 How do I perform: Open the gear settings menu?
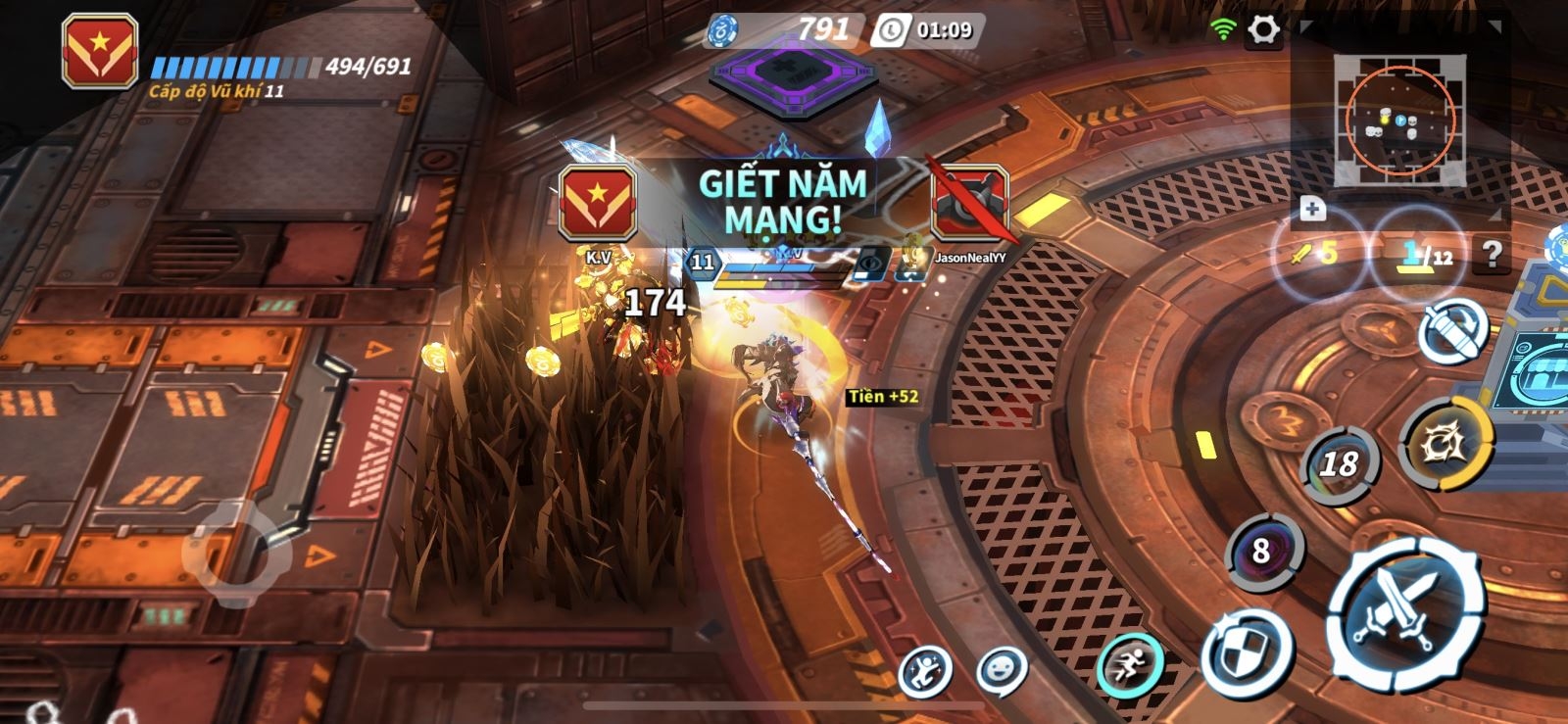(x=1263, y=30)
